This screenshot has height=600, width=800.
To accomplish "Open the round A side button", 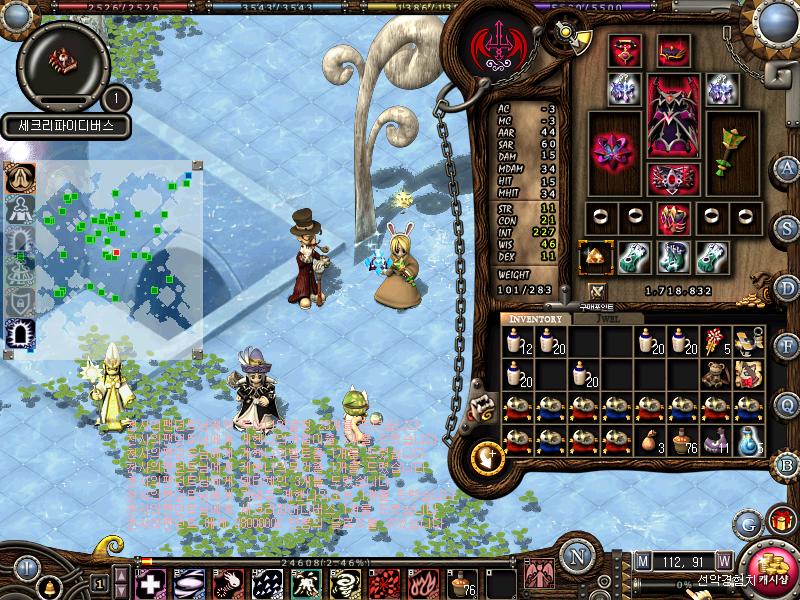I will coord(788,167).
